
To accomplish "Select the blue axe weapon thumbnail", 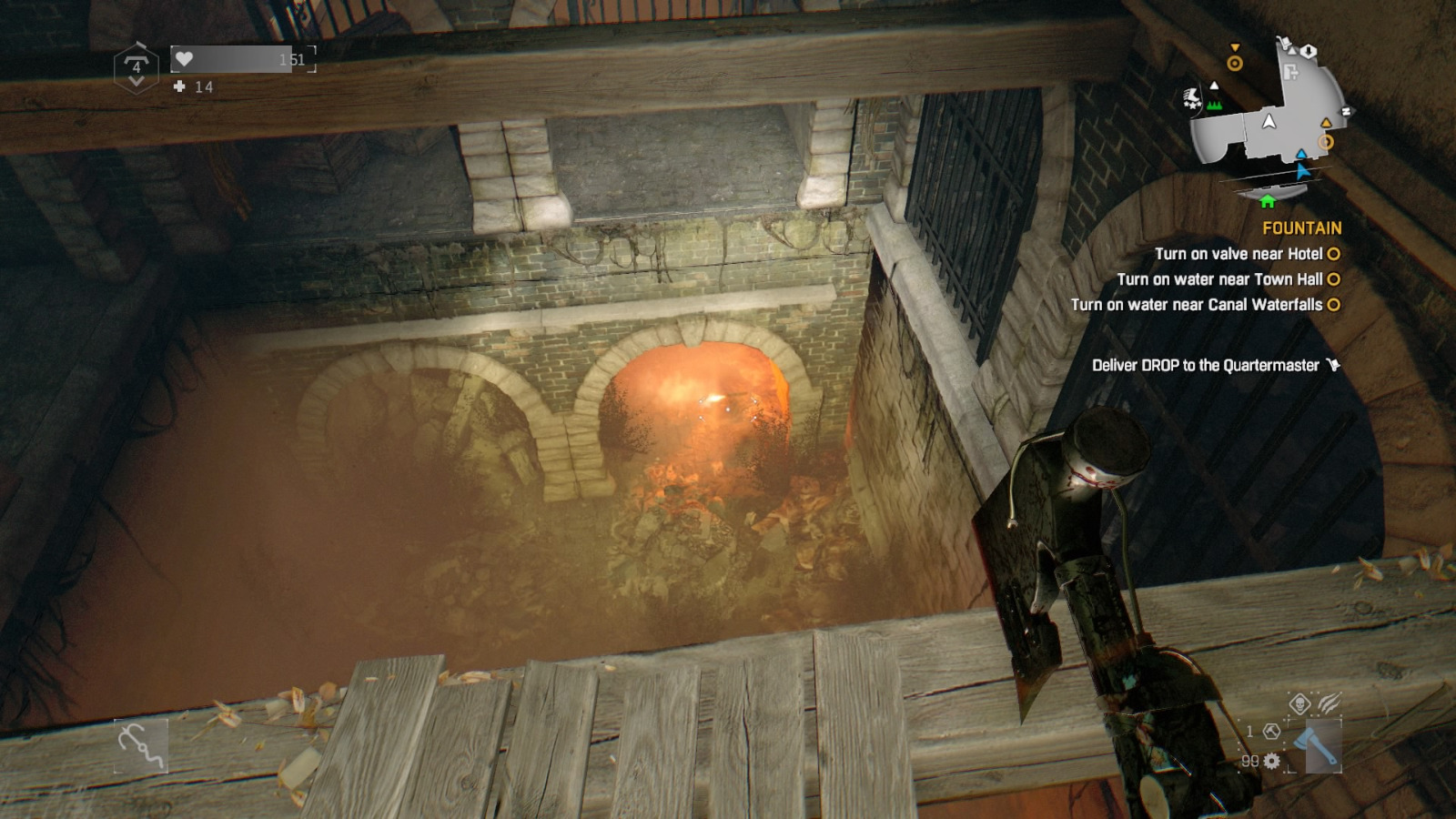I will point(1324,746).
